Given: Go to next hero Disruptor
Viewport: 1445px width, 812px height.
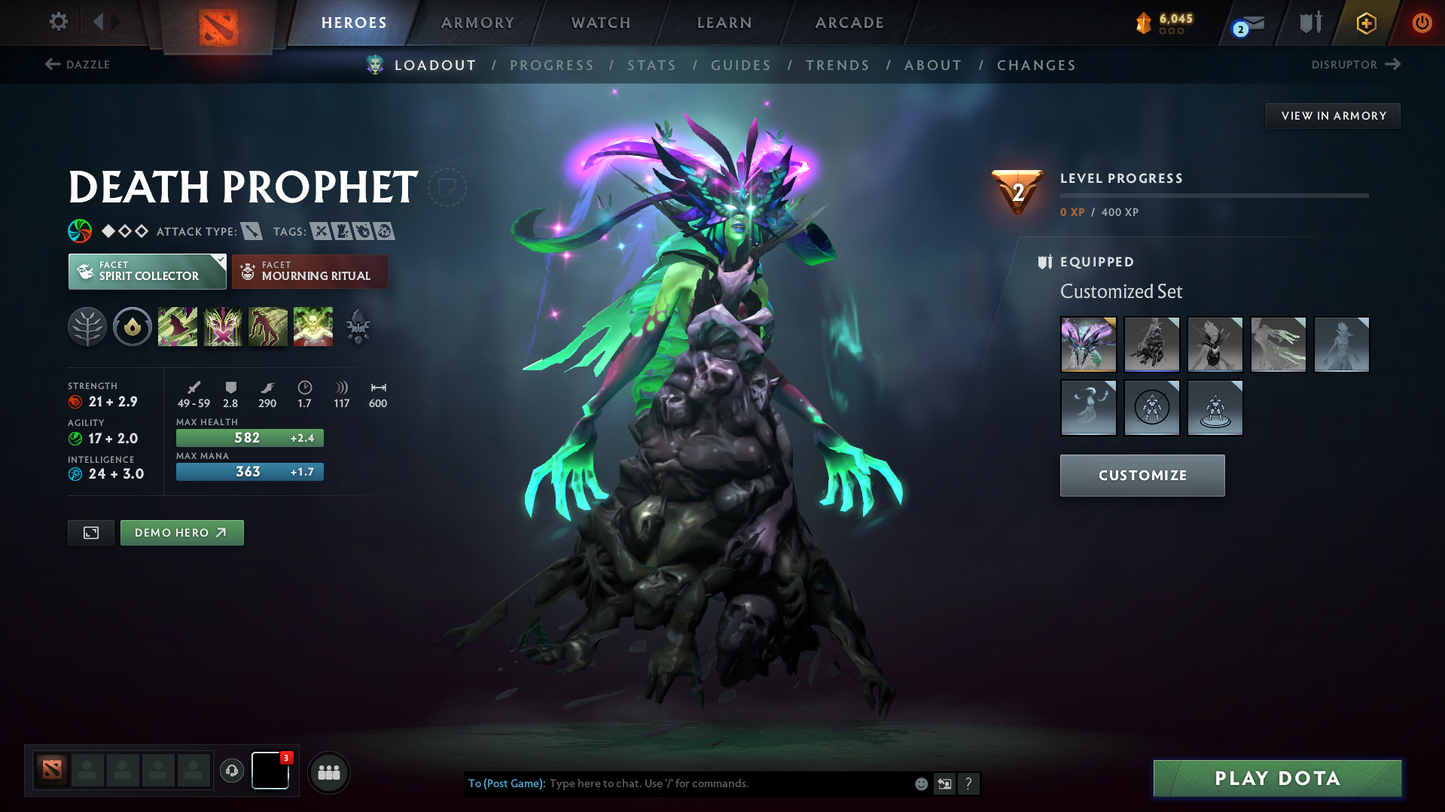Looking at the screenshot, I should pos(1355,65).
